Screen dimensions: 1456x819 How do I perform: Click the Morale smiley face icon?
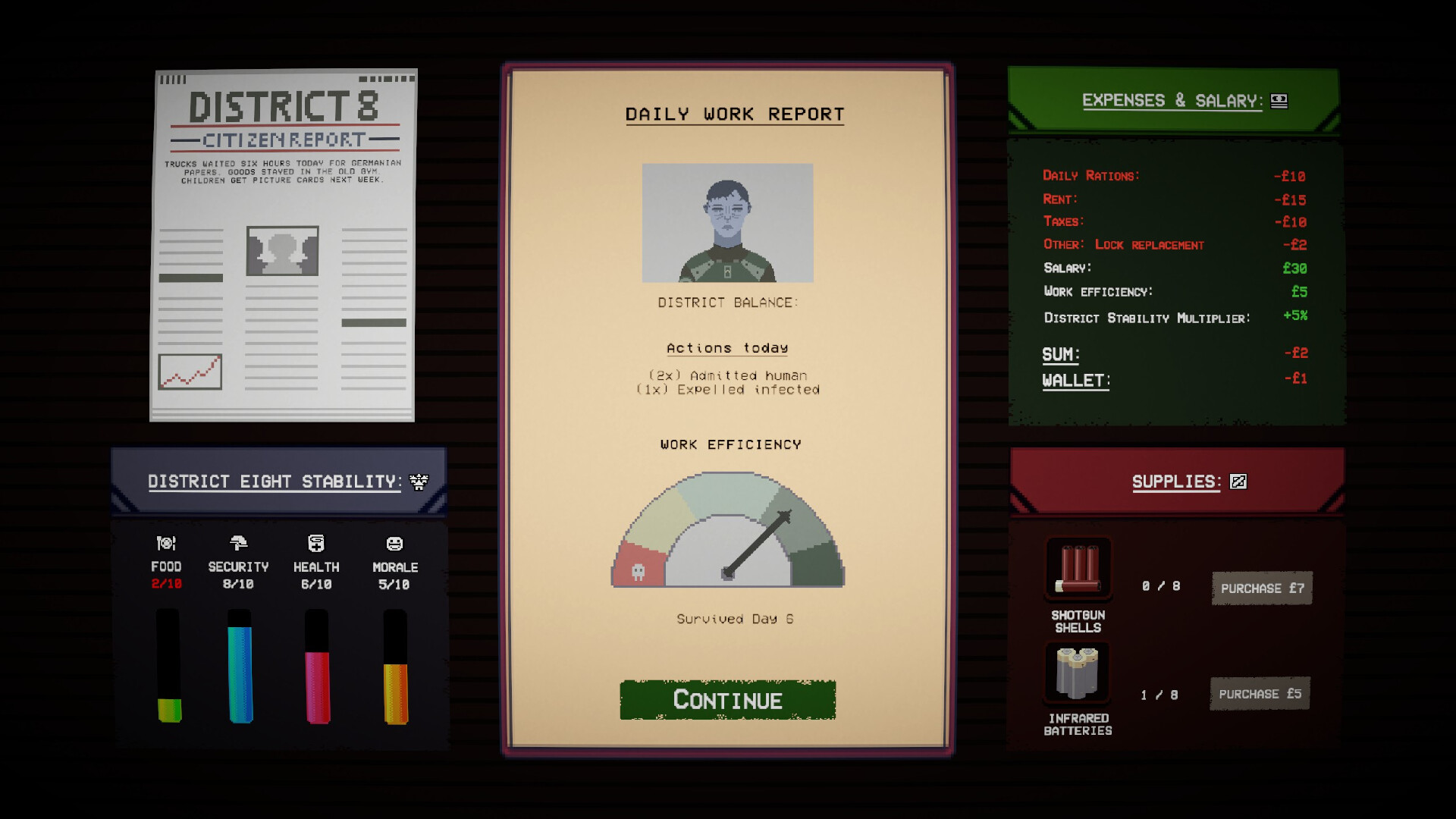(395, 541)
